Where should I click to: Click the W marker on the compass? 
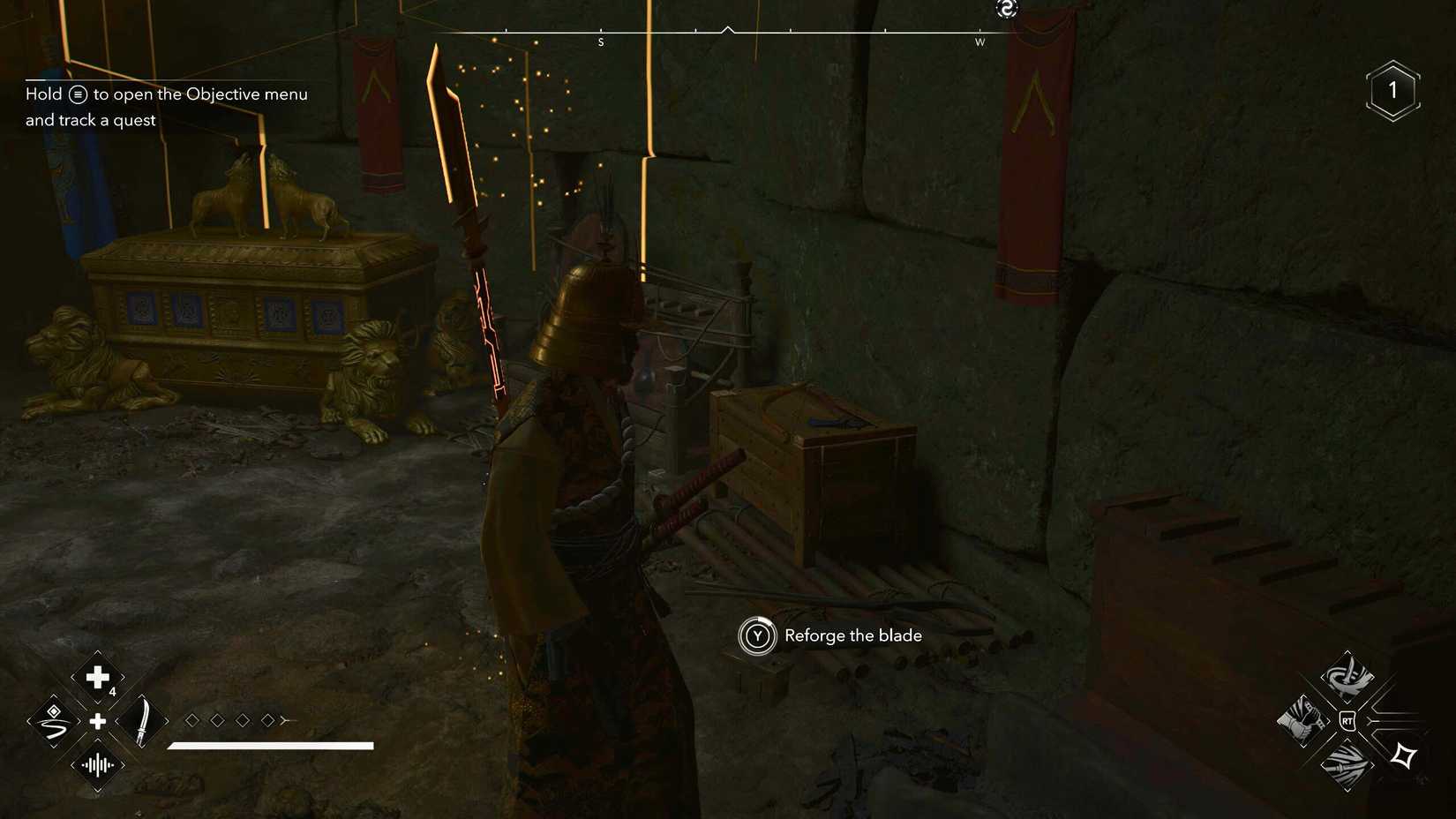click(980, 41)
